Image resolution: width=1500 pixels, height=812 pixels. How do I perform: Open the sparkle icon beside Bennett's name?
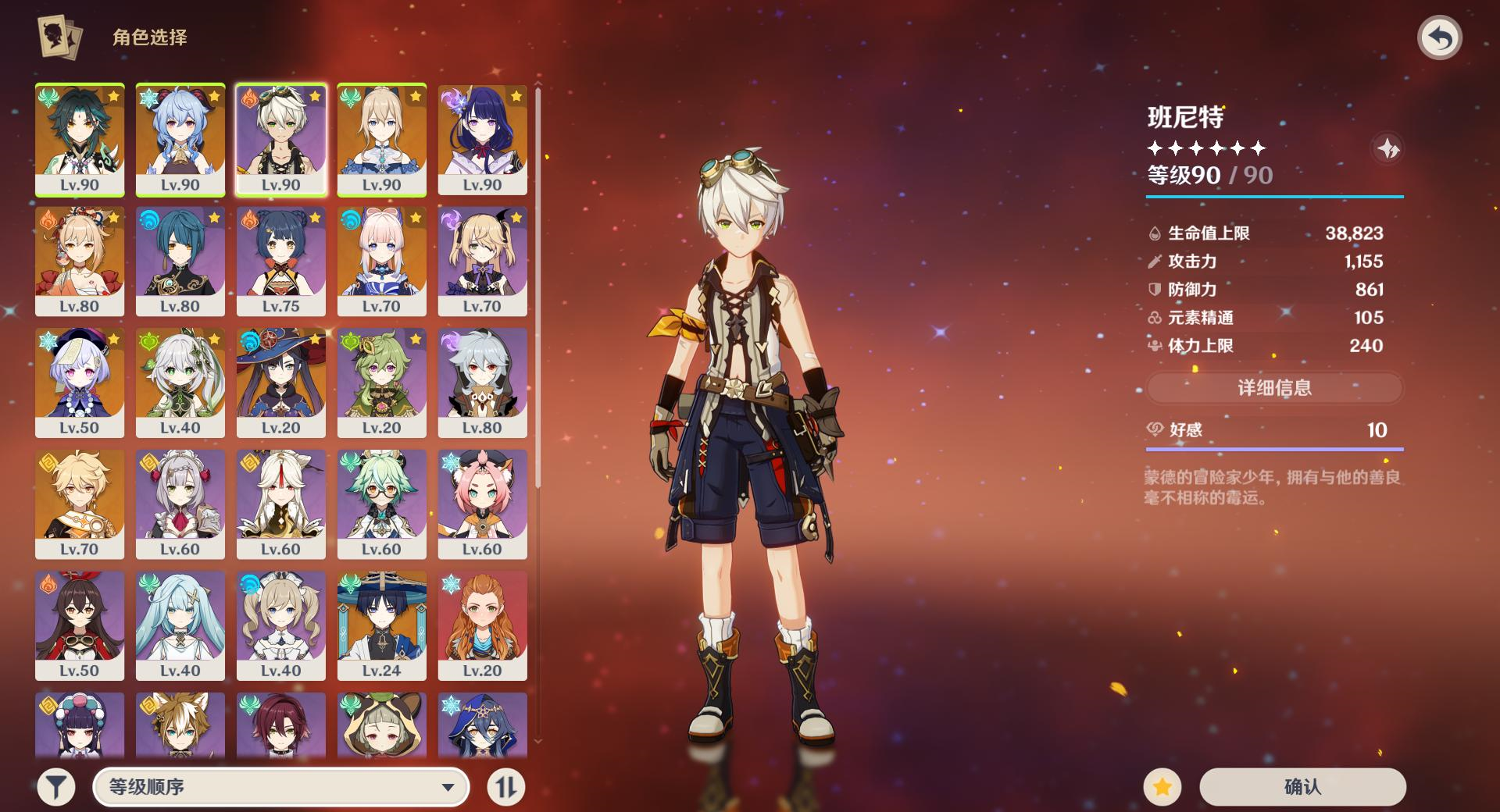point(1387,148)
